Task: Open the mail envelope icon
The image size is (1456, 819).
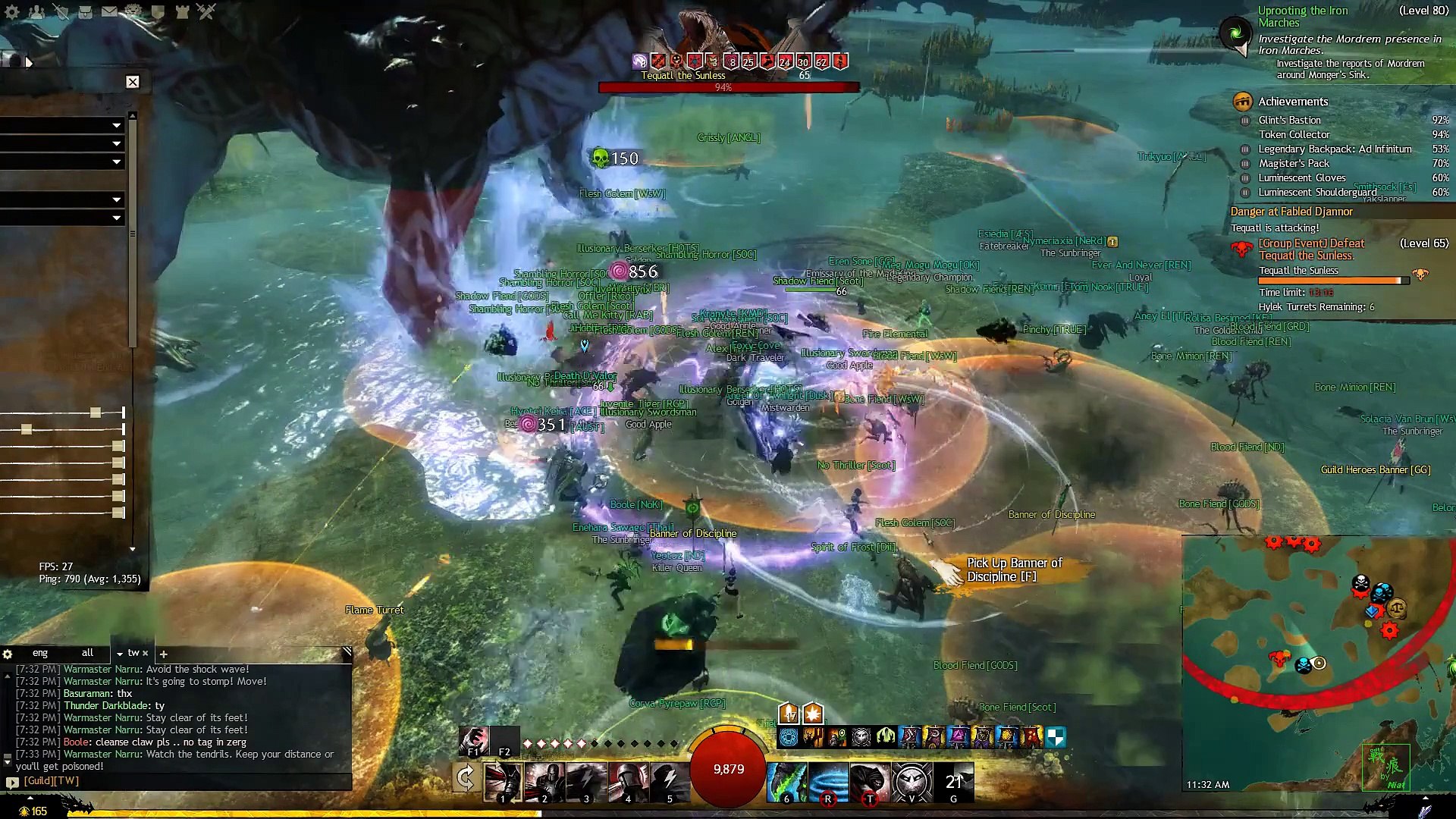Action: coord(109,11)
